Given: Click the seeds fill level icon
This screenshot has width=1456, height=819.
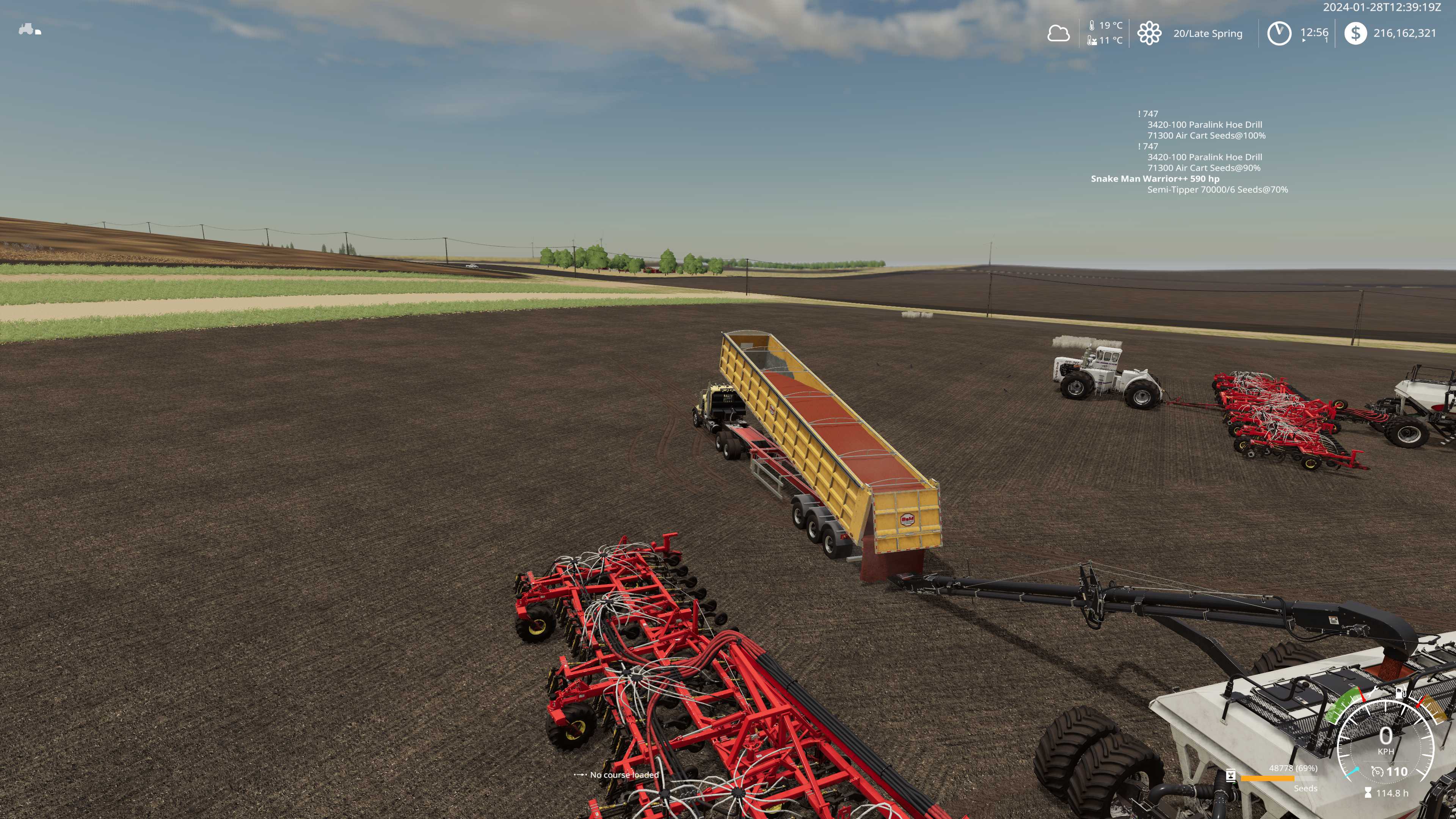Looking at the screenshot, I should (x=1230, y=776).
